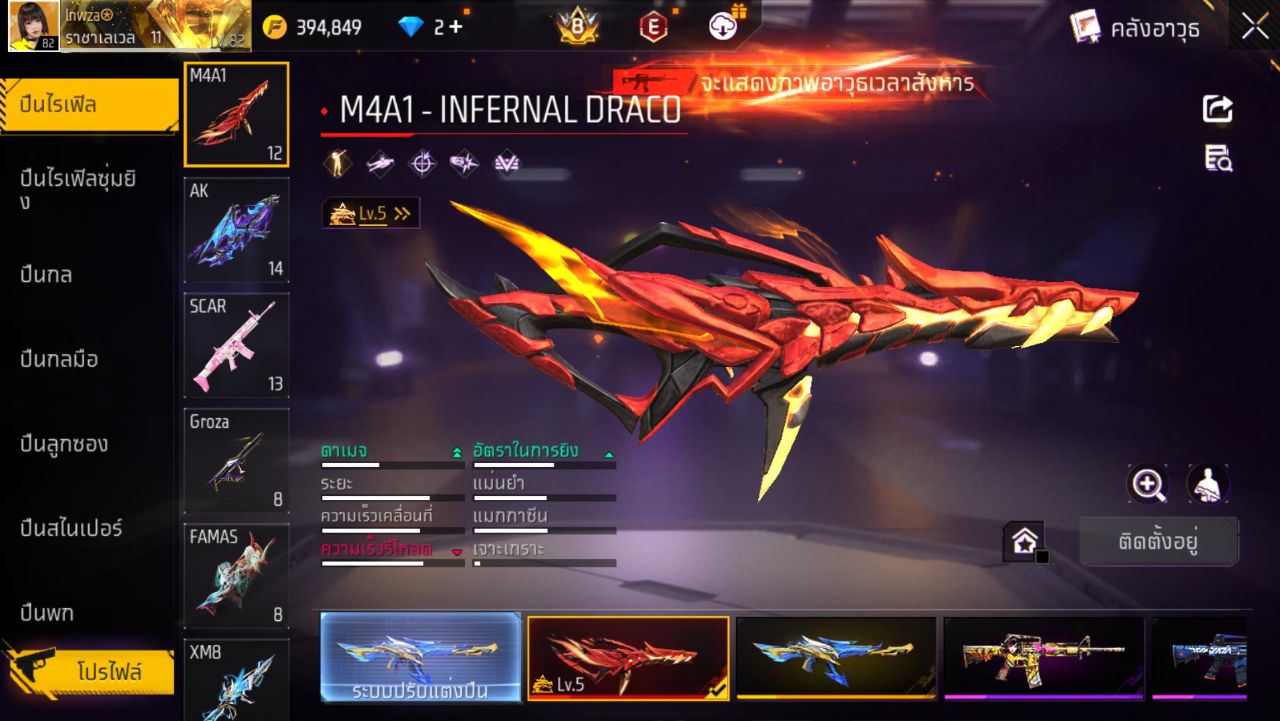
Task: Open the Lv.5 upgrade button
Action: (371, 213)
